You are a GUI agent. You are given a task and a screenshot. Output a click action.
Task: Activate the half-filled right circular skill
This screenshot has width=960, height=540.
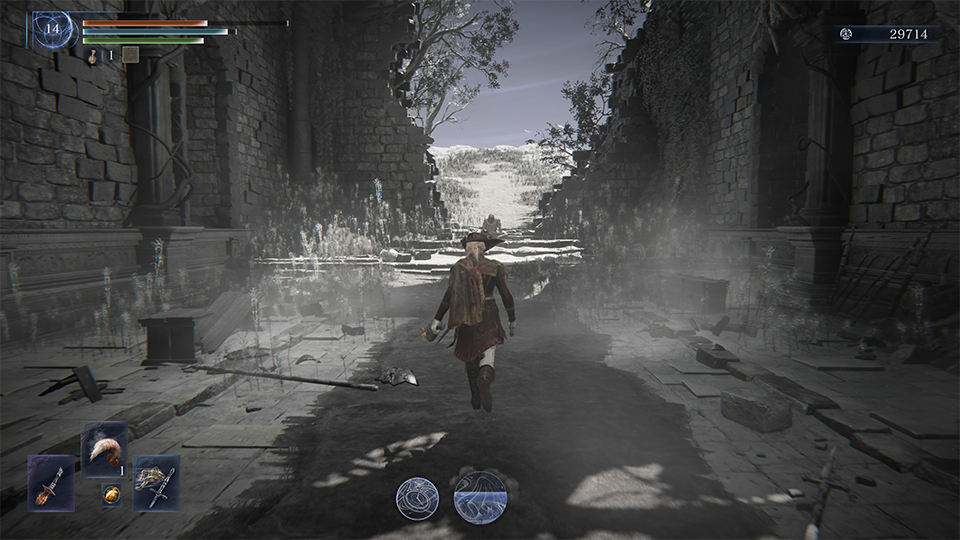pyautogui.click(x=480, y=497)
